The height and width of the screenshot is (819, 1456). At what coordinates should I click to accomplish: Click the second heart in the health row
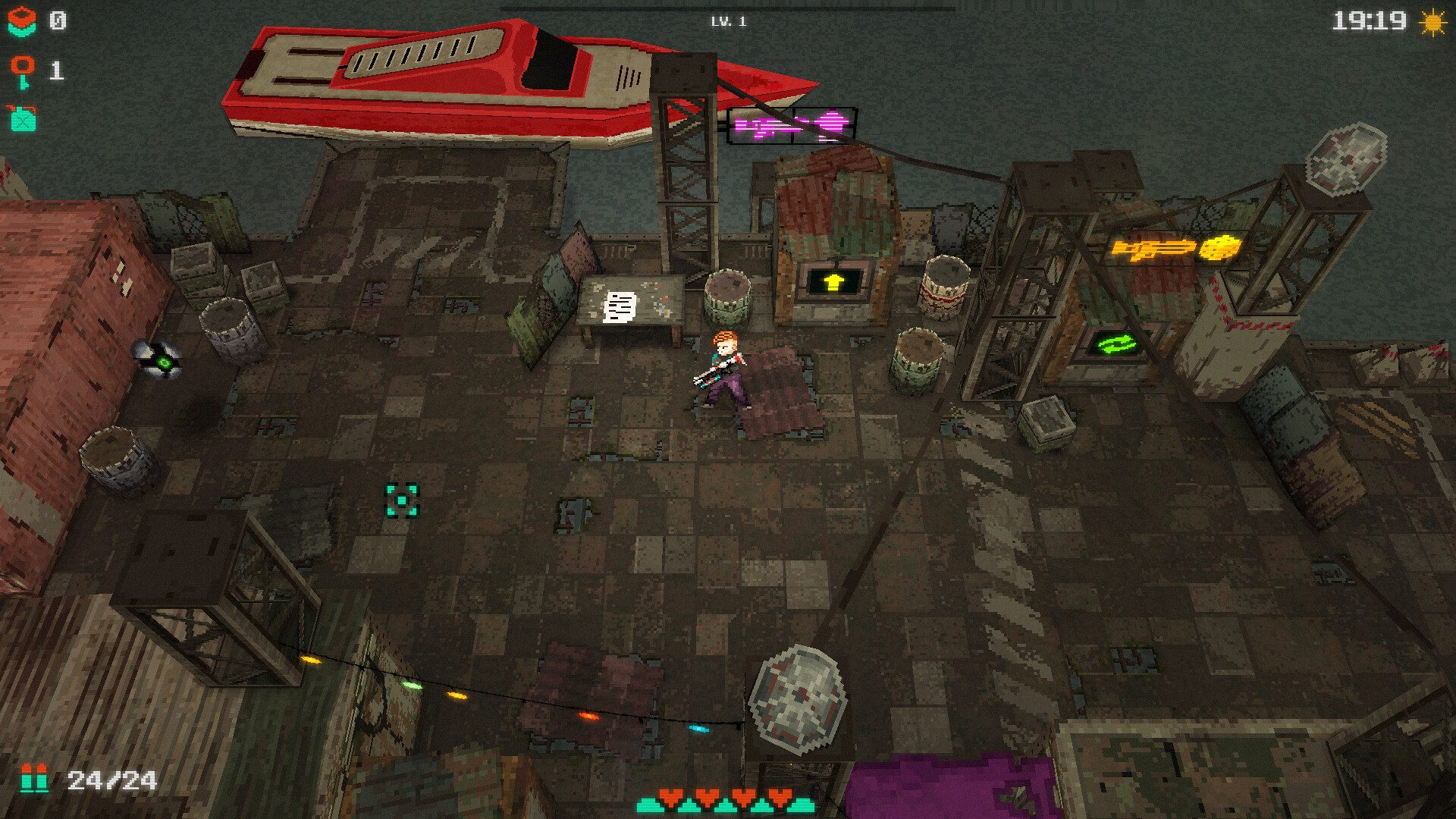click(x=707, y=796)
